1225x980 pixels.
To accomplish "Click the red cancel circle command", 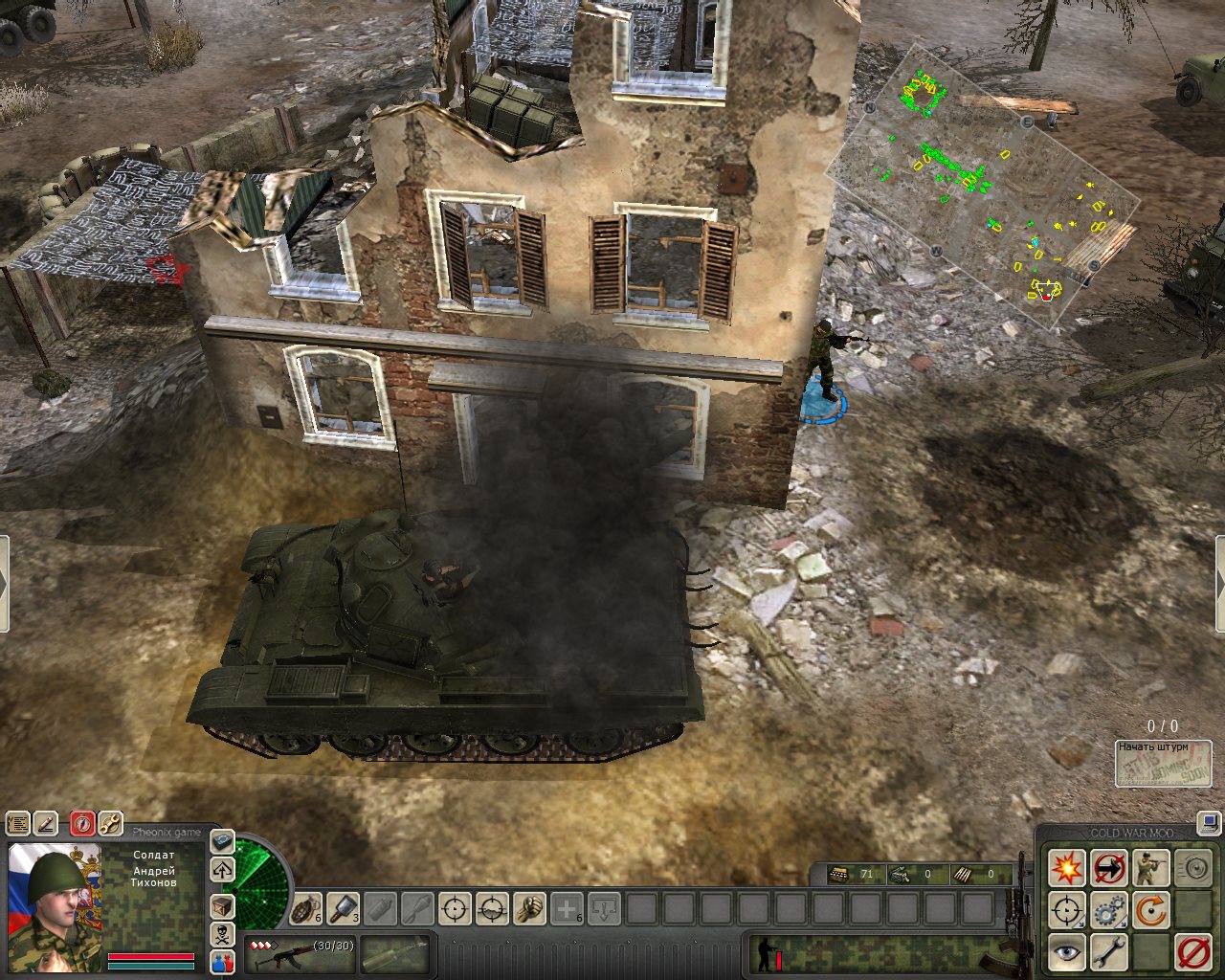I will tap(1192, 952).
